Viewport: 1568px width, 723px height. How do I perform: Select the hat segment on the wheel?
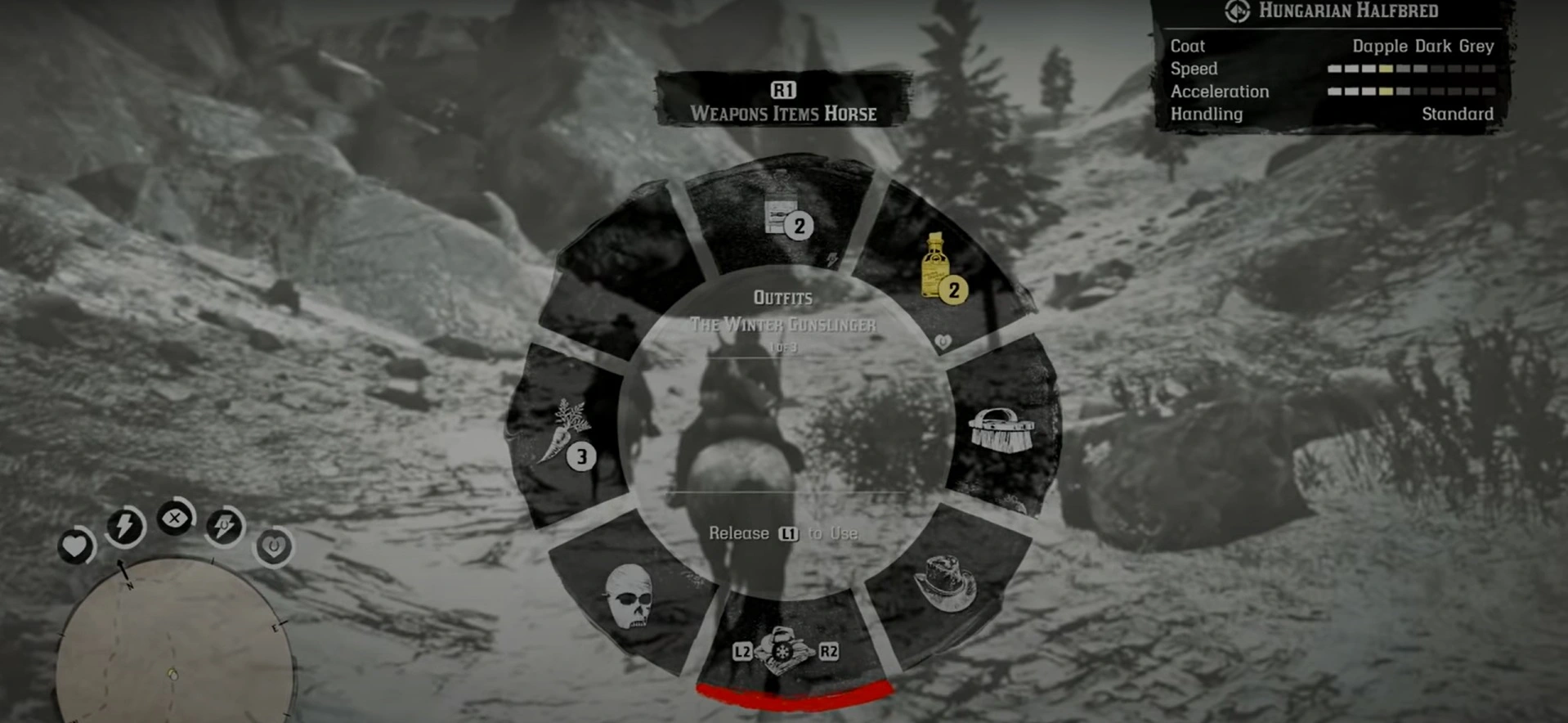944,585
